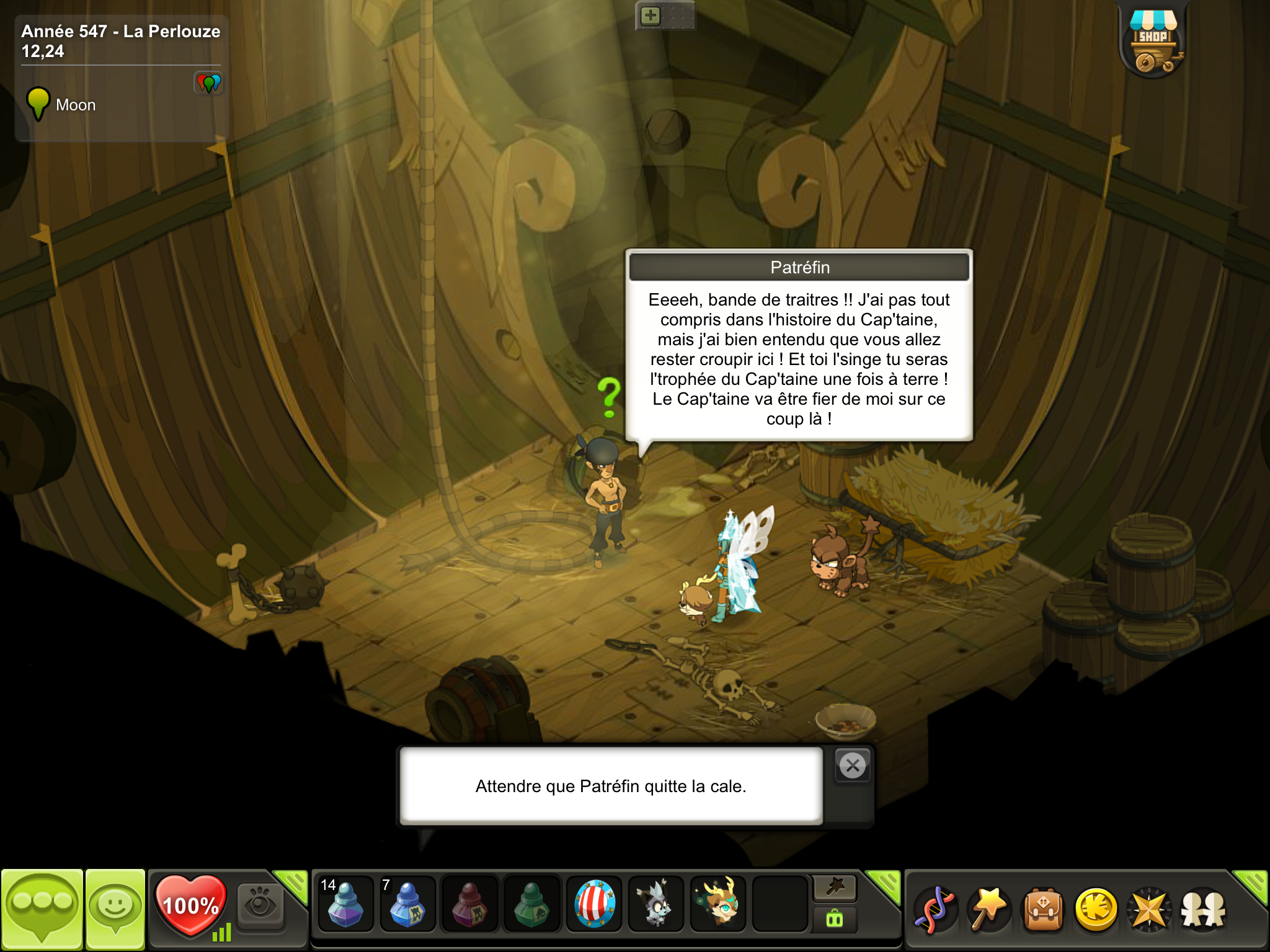
Task: Open the DNA helix characteristics menu
Action: click(935, 910)
